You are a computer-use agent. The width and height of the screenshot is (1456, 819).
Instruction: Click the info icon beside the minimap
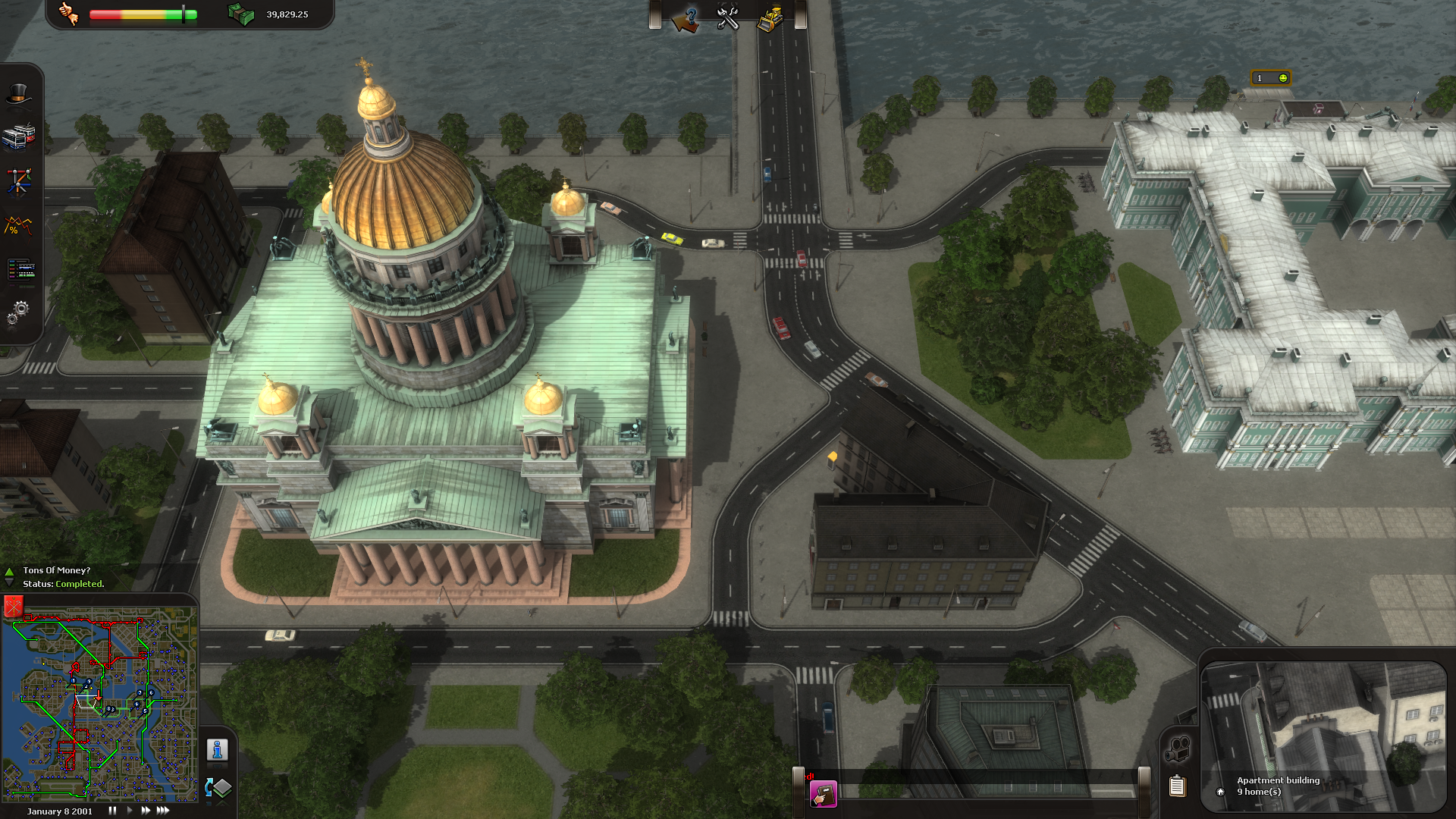click(x=218, y=751)
